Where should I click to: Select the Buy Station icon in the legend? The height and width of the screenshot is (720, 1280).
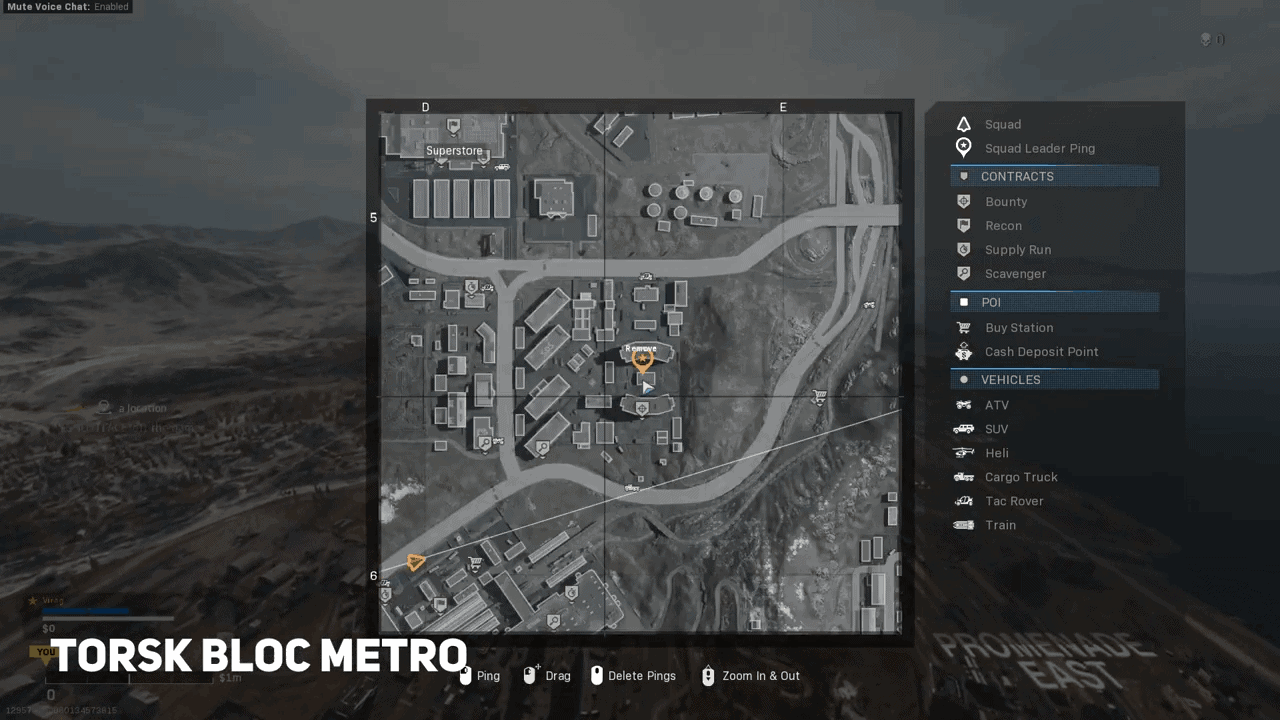coord(963,327)
